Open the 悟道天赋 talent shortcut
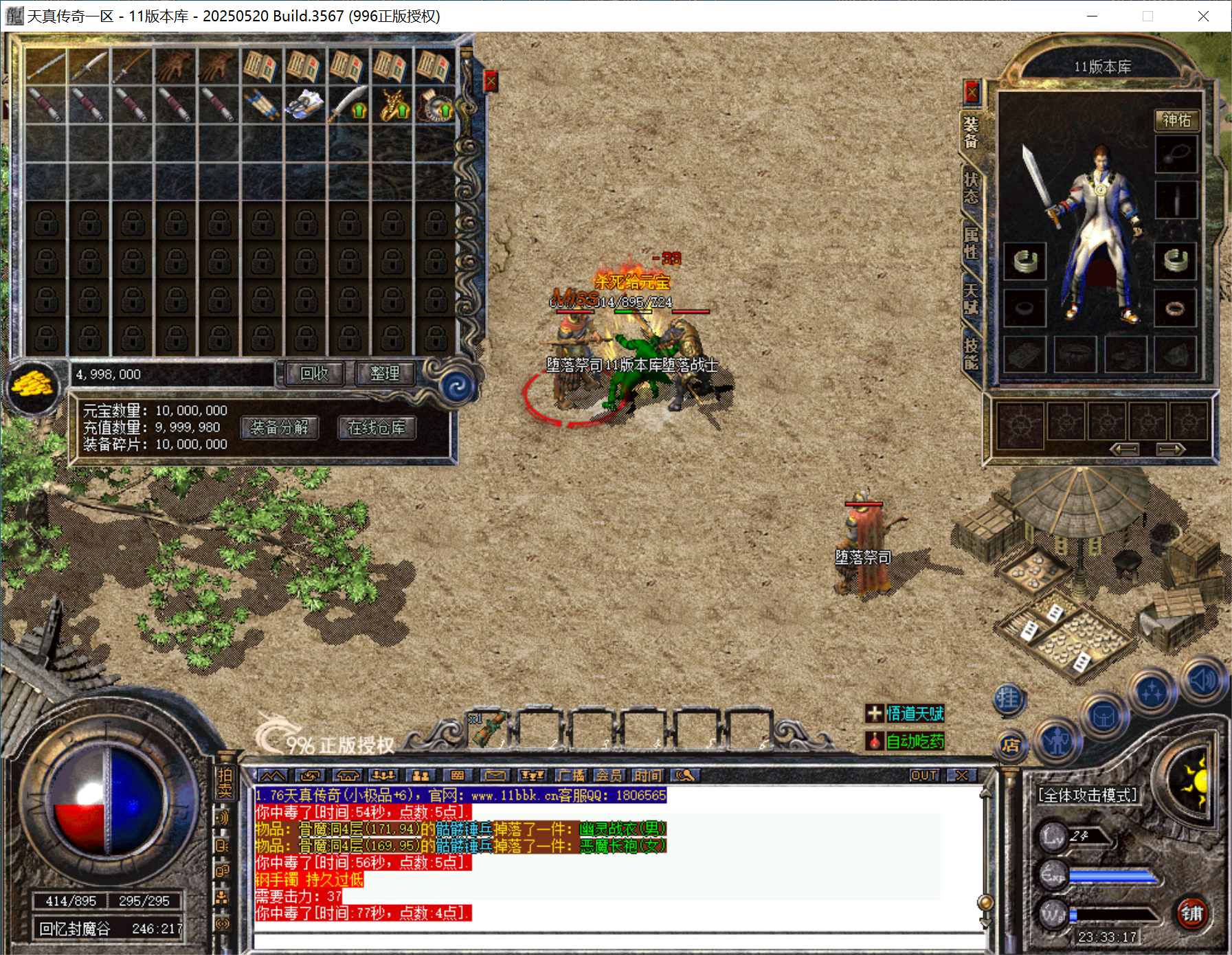Screen dimensions: 1232x955 (x=905, y=713)
